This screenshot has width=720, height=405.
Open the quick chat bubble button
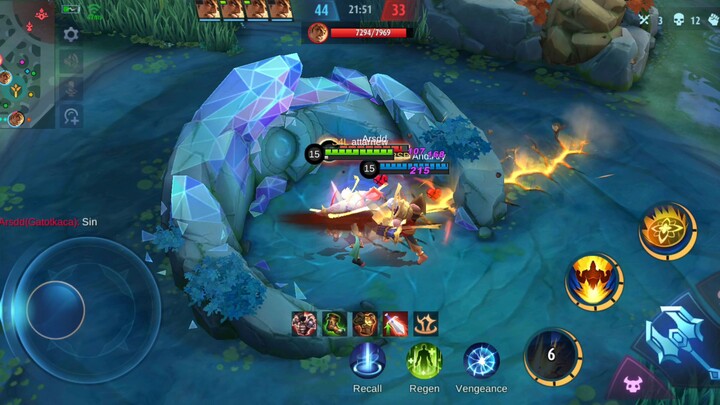(x=71, y=116)
